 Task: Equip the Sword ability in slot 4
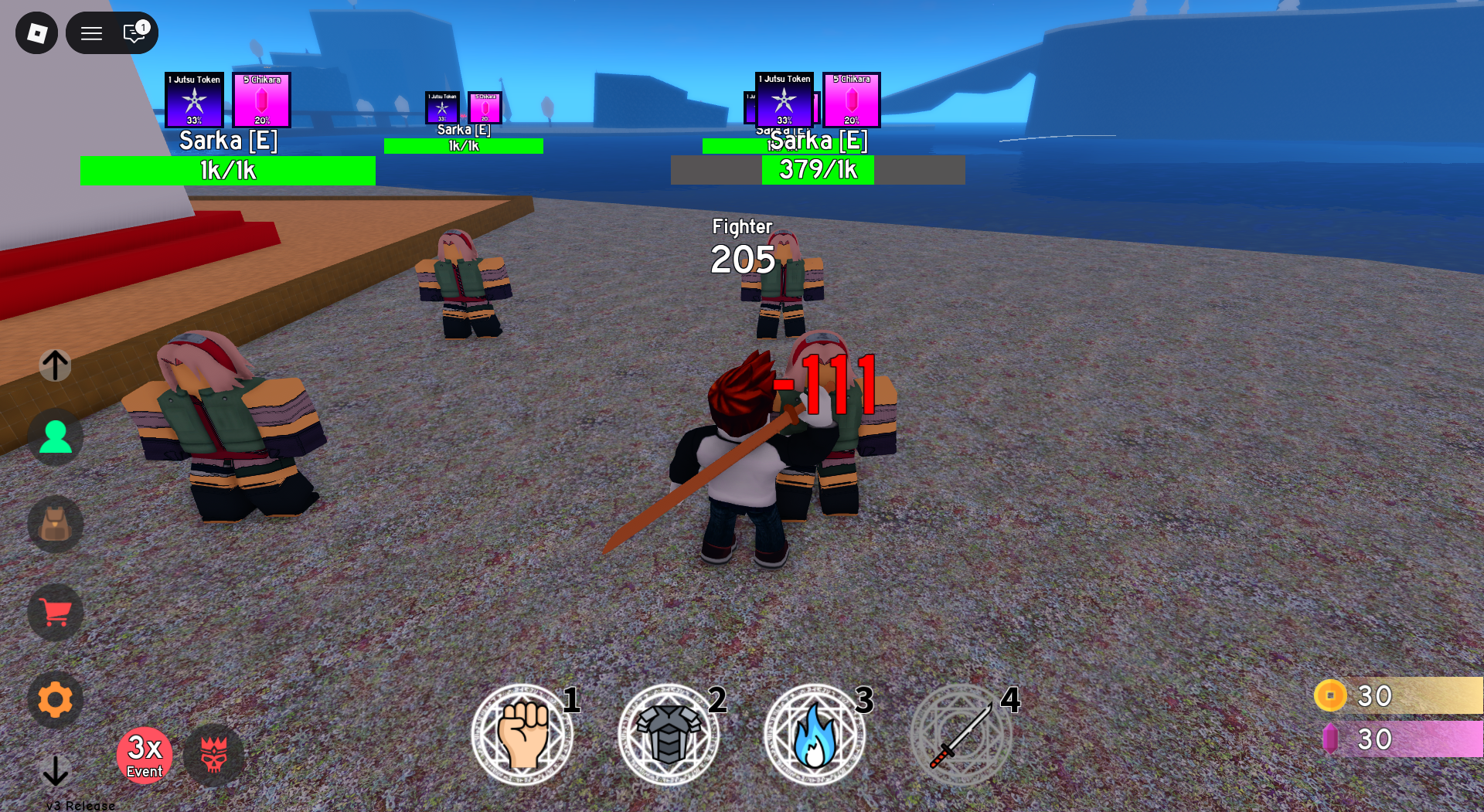click(x=962, y=734)
